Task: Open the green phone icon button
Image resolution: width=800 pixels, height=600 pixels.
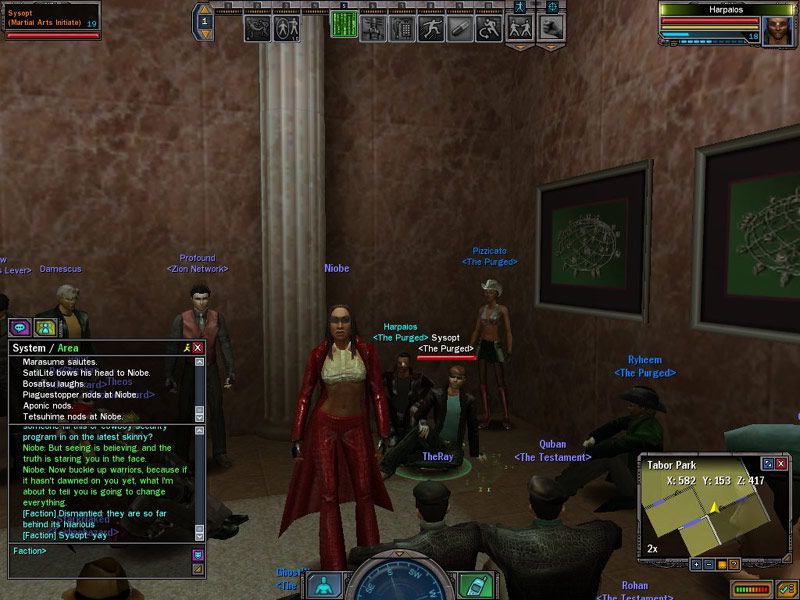Action: click(x=474, y=584)
